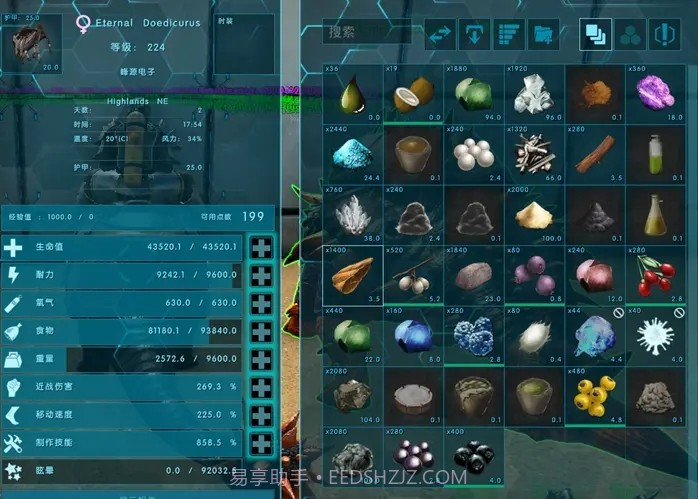The height and width of the screenshot is (499, 698).
Task: Open the sort items list button
Action: click(x=509, y=35)
